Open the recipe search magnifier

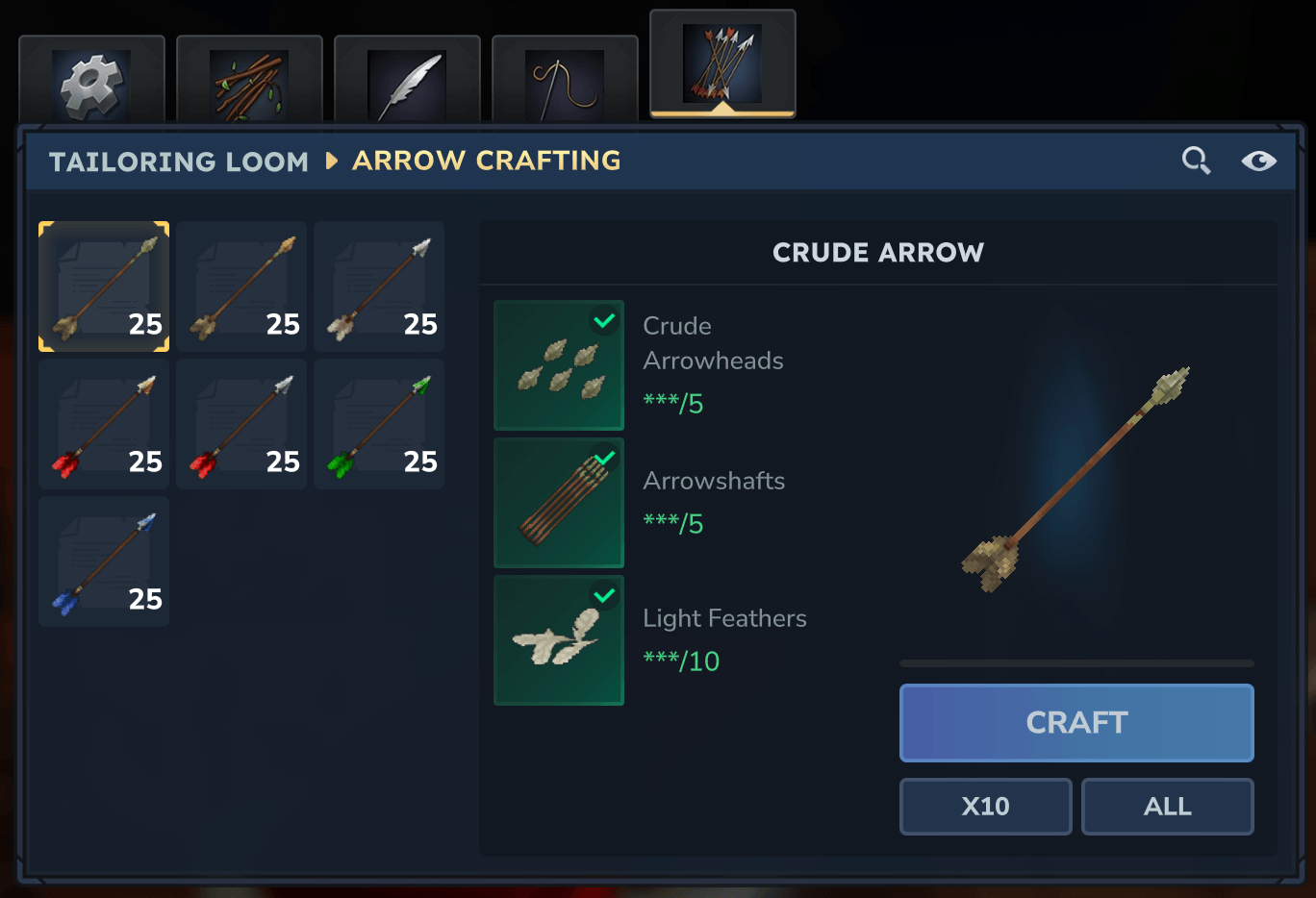tap(1196, 161)
